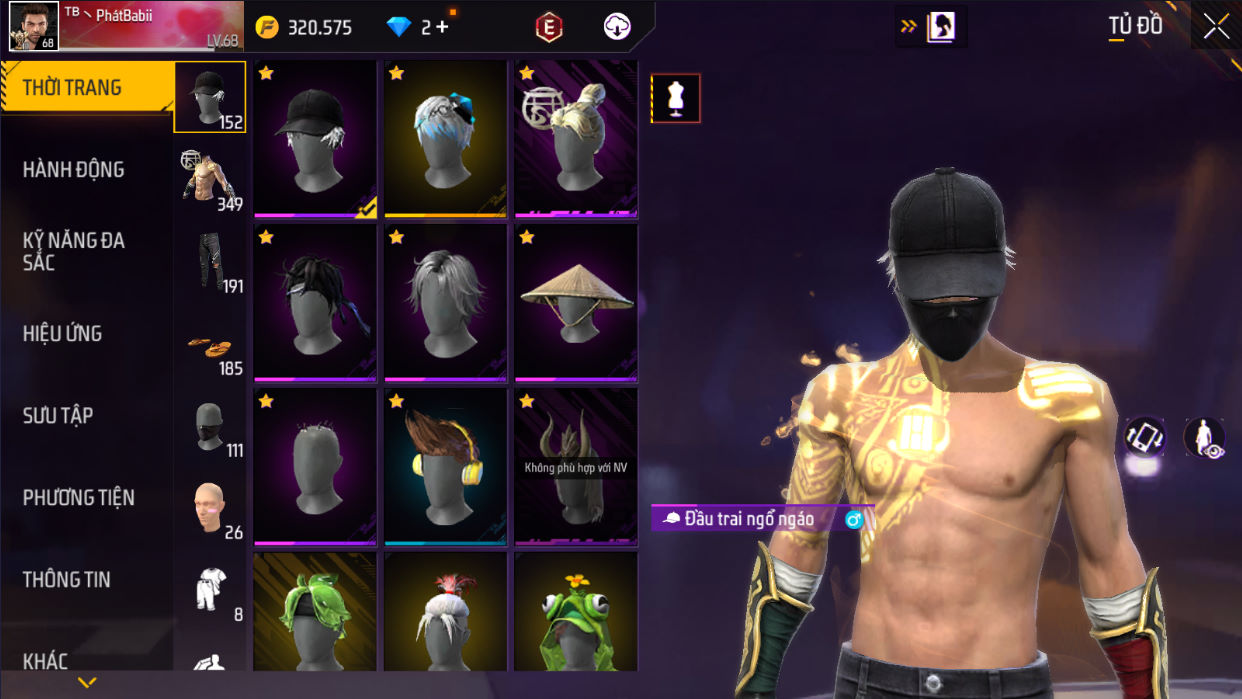Click the mannequin outfit preset icon
This screenshot has height=699, width=1242.
[676, 98]
